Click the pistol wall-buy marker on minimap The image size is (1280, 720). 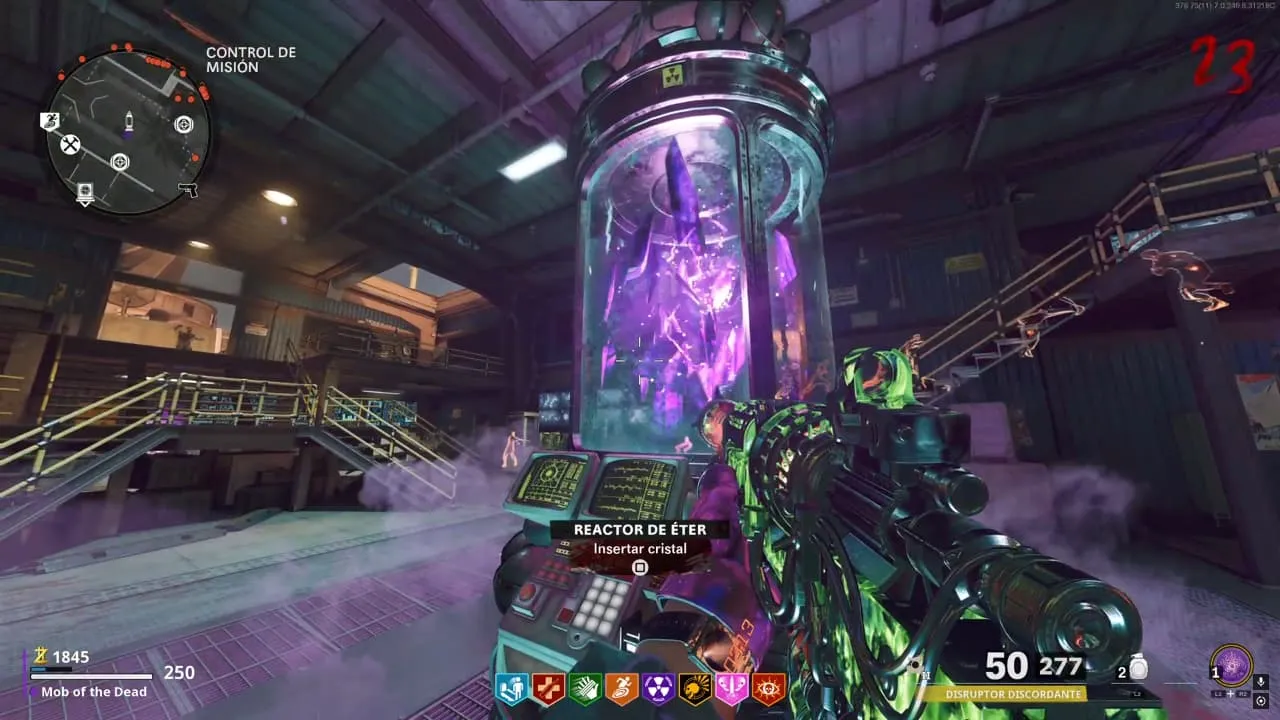pos(188,190)
